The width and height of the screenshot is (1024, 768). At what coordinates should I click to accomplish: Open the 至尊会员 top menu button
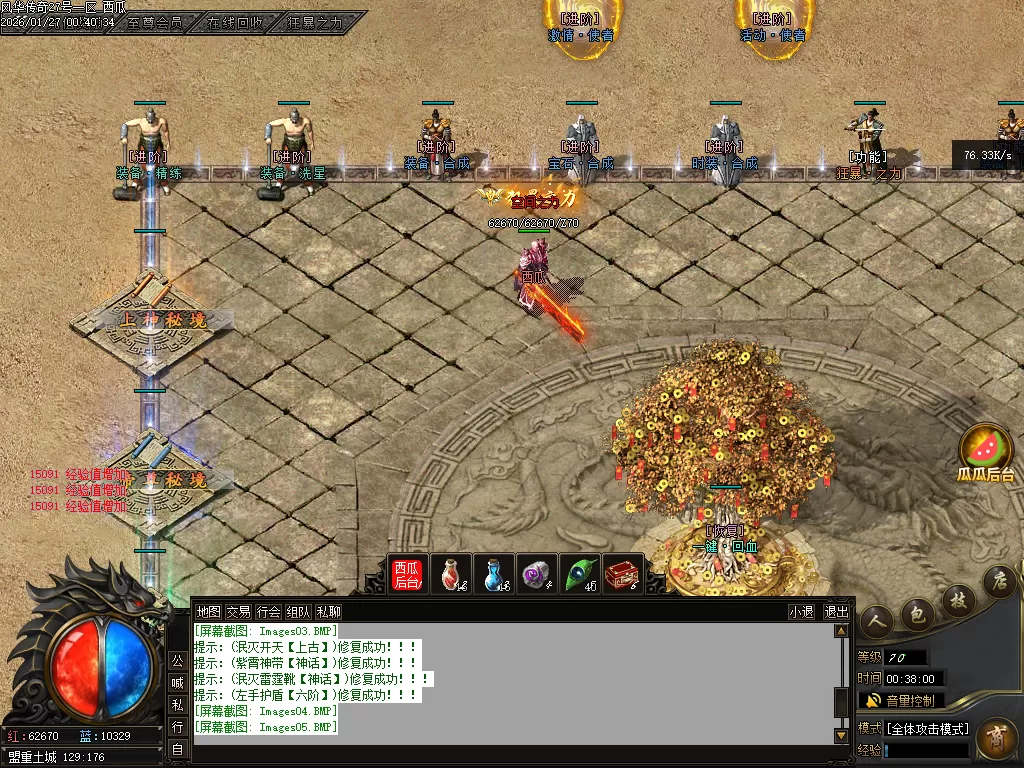tap(155, 22)
